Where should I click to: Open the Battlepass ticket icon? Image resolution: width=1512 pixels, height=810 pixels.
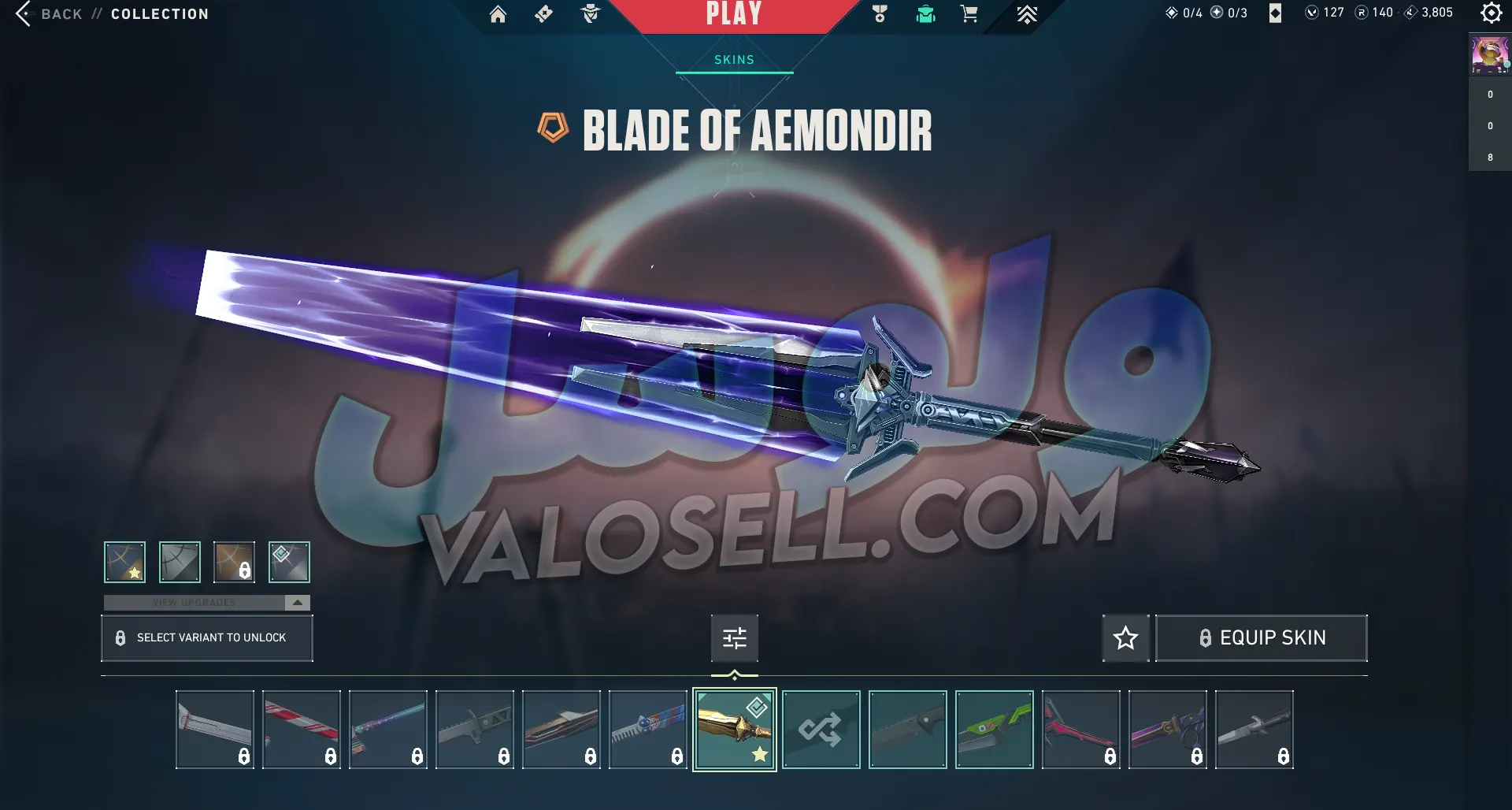click(543, 14)
